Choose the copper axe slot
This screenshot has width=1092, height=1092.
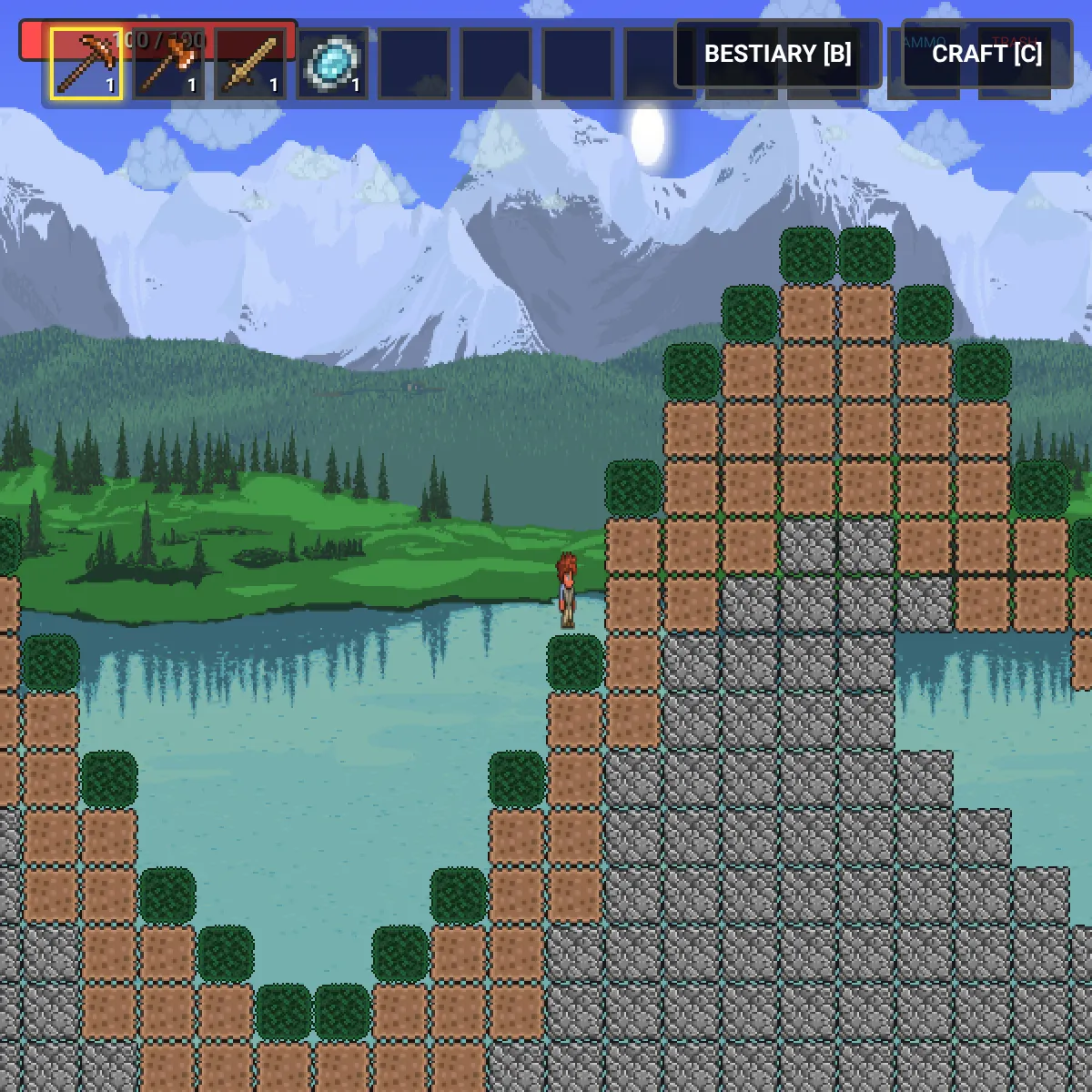point(168,63)
